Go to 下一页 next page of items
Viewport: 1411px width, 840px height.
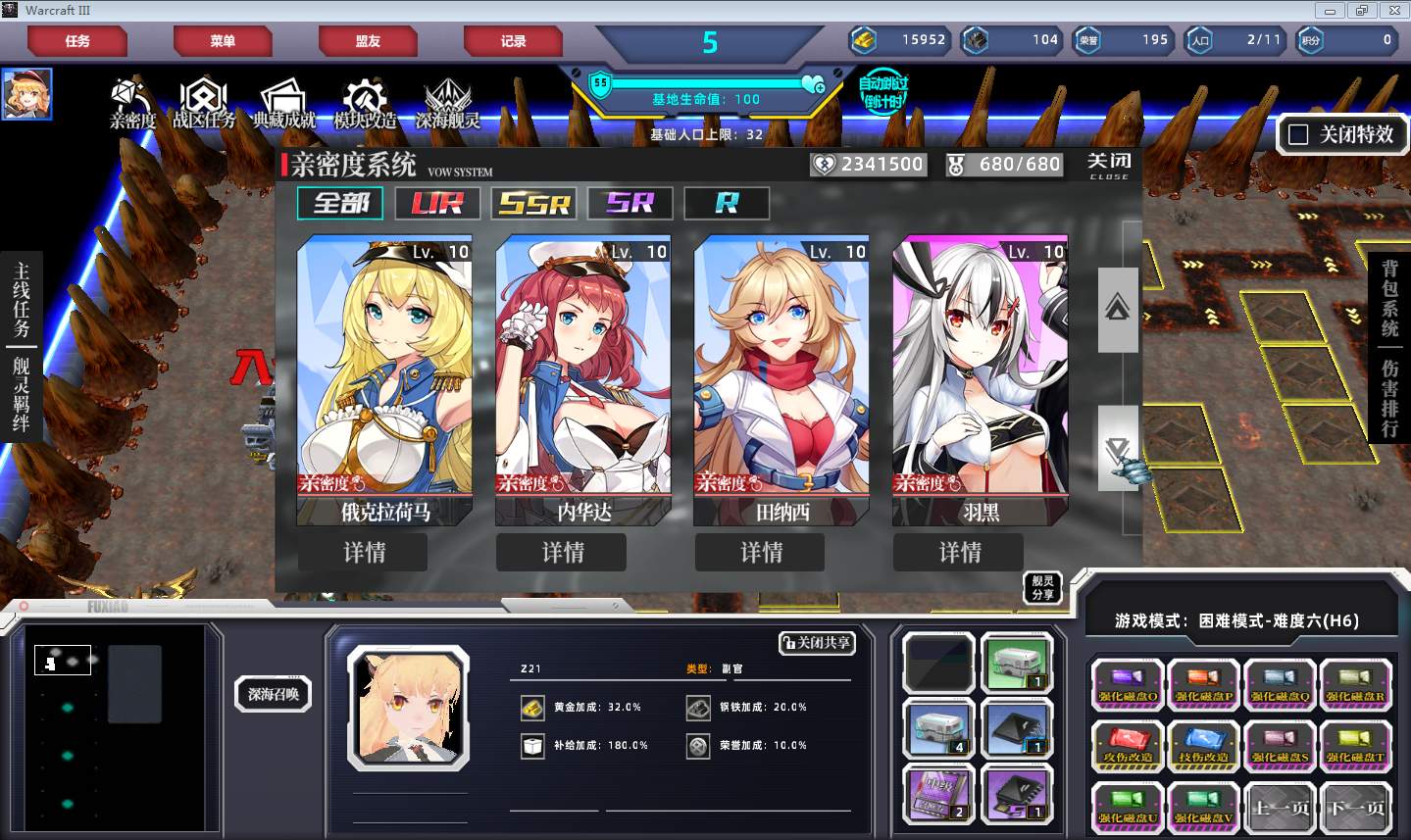pos(1356,808)
